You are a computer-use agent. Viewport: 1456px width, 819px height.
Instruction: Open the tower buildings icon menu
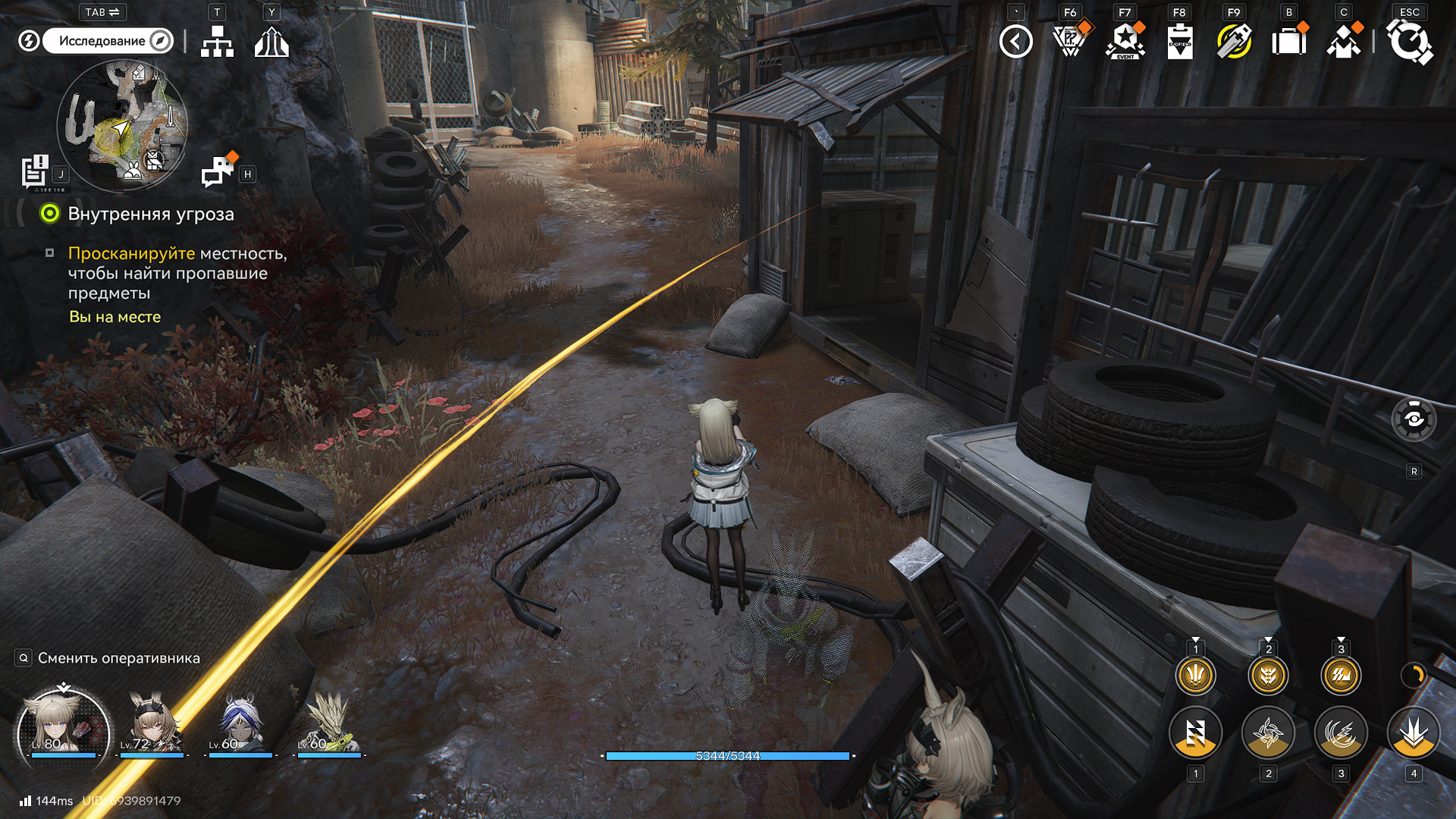(271, 42)
